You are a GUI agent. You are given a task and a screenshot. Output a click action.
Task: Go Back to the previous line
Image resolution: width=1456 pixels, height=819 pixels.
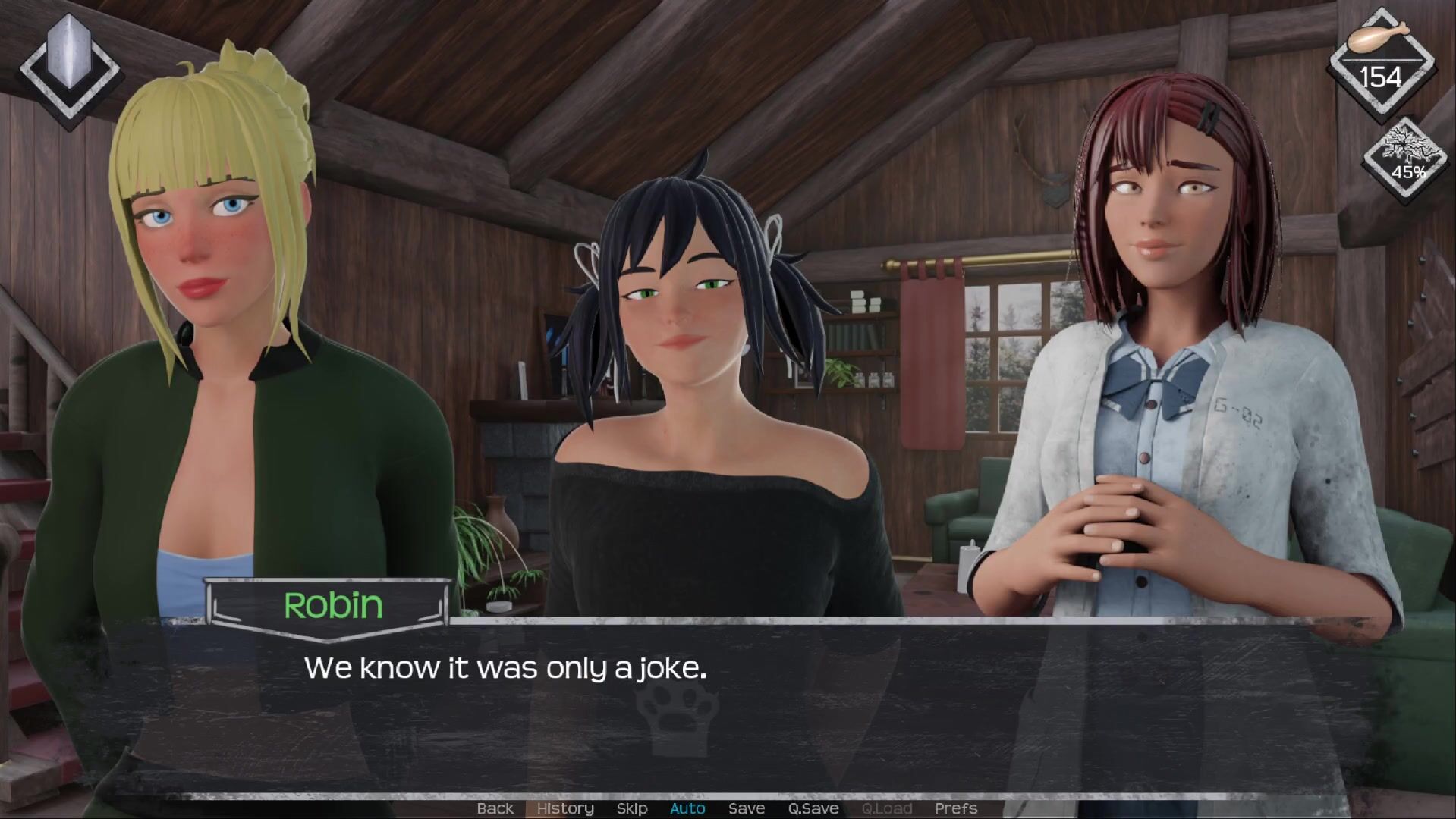(x=495, y=808)
